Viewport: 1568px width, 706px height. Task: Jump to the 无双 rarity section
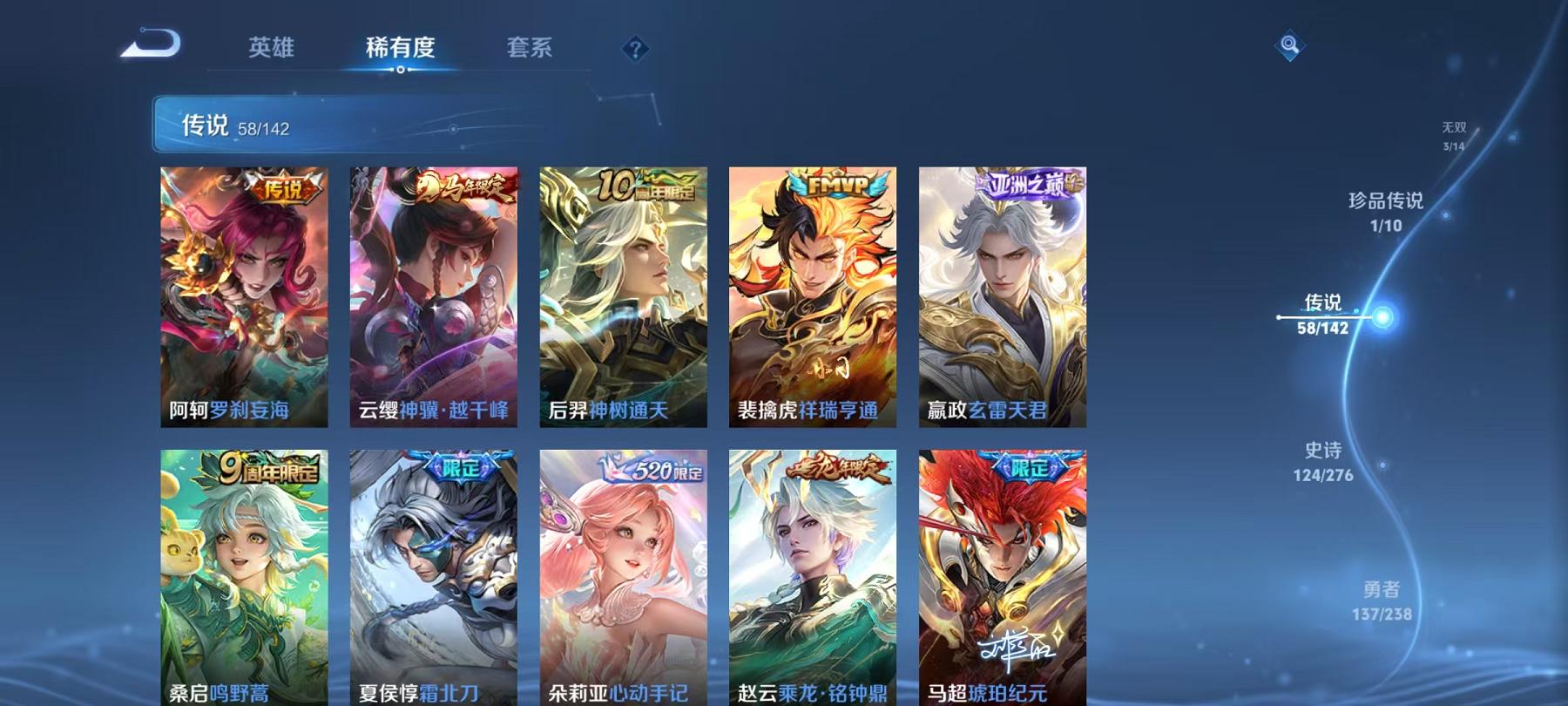click(x=1454, y=125)
